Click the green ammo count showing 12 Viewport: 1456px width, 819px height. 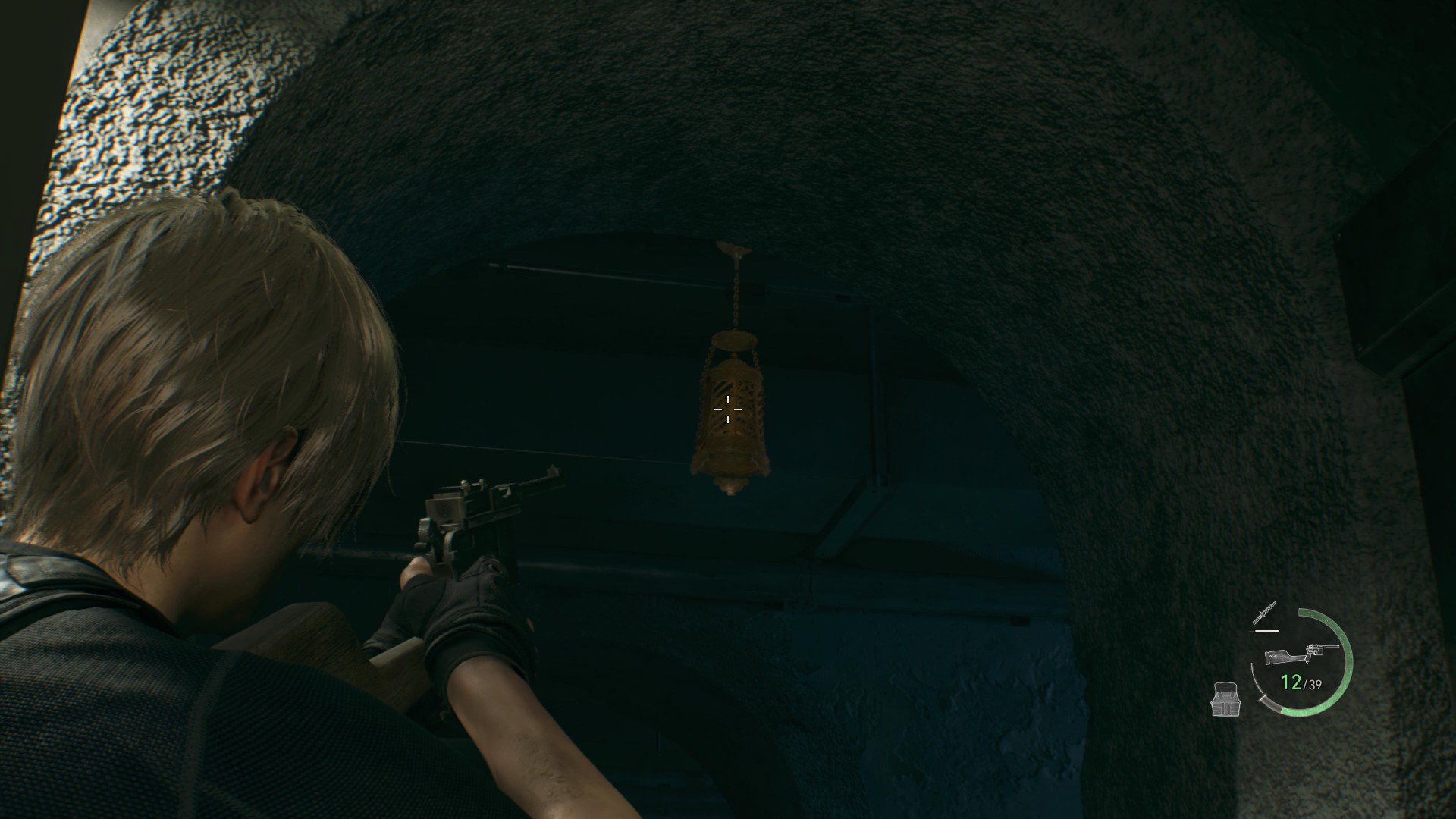point(1291,683)
